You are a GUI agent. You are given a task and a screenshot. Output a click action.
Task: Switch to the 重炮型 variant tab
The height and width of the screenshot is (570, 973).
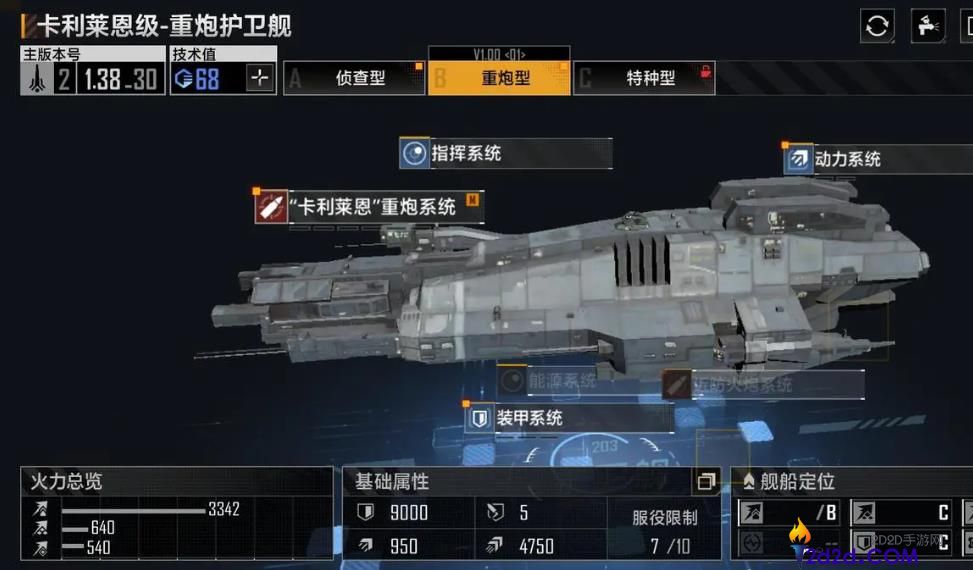click(x=499, y=78)
